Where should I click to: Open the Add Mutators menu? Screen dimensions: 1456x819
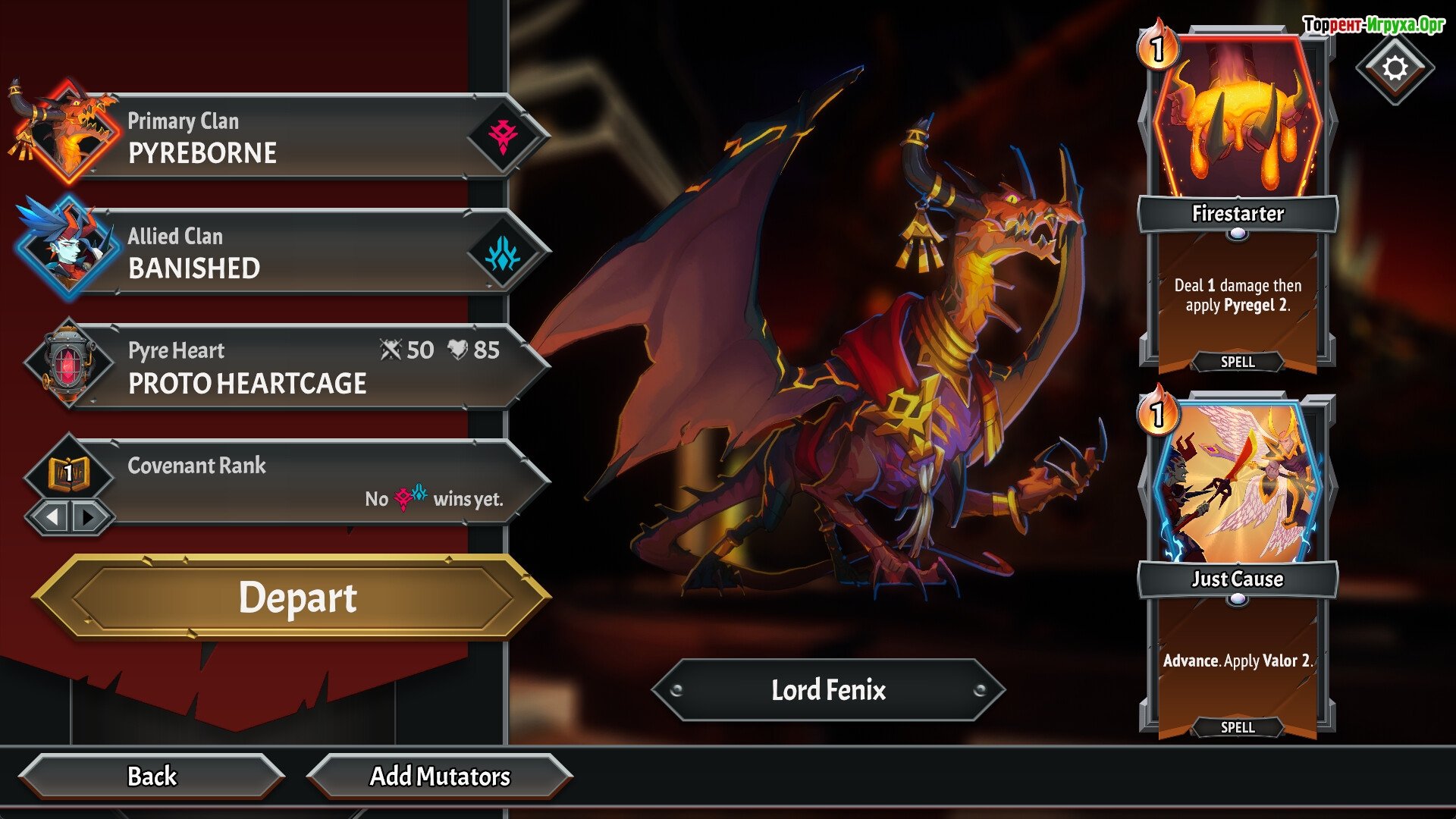(440, 776)
